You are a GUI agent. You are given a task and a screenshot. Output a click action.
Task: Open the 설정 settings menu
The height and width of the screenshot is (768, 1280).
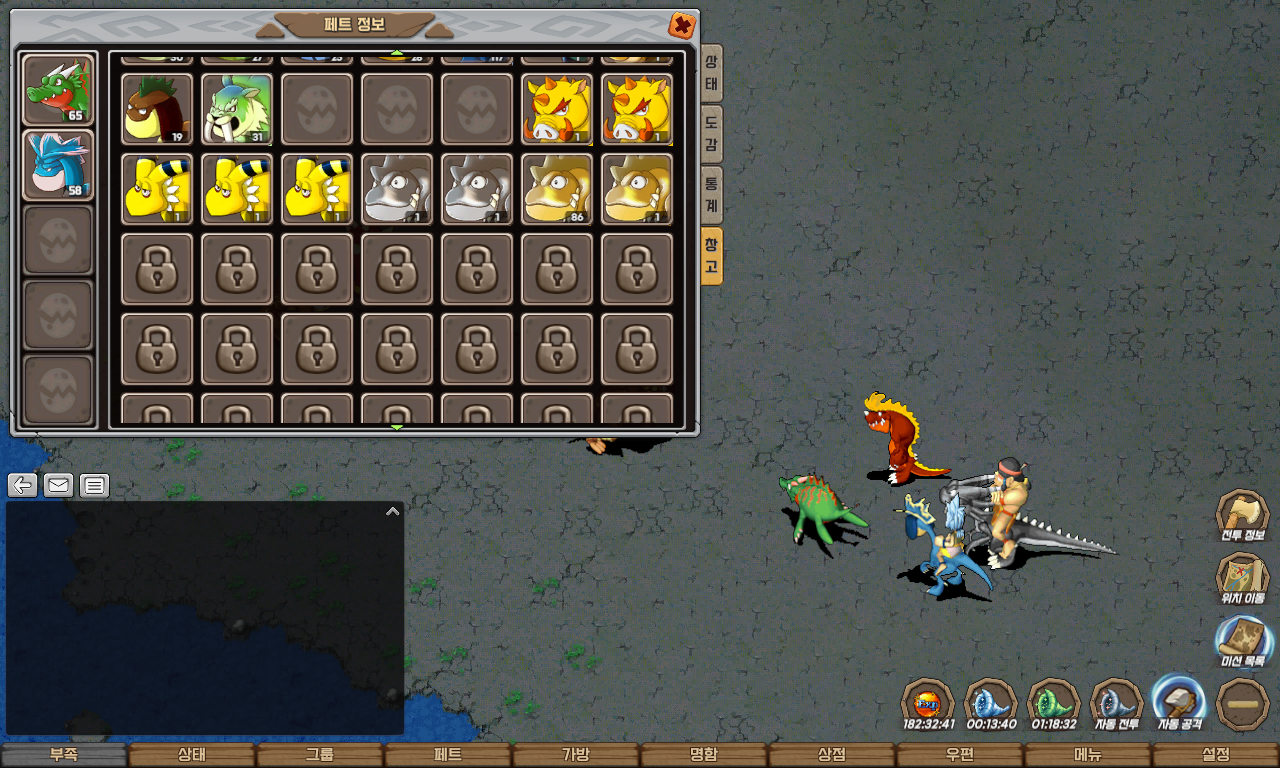tap(1216, 755)
